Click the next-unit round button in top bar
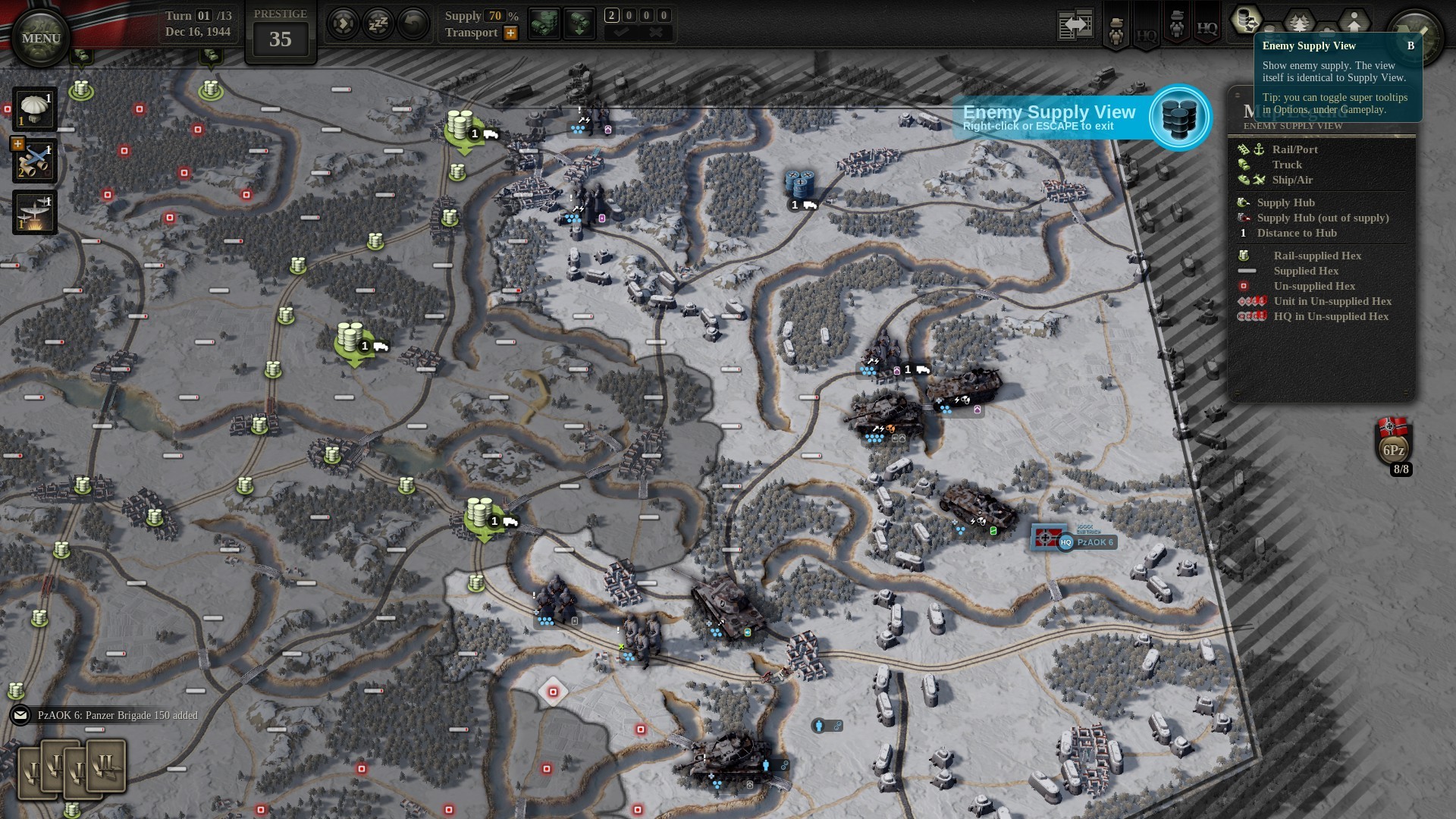The image size is (1456, 819). 343,24
